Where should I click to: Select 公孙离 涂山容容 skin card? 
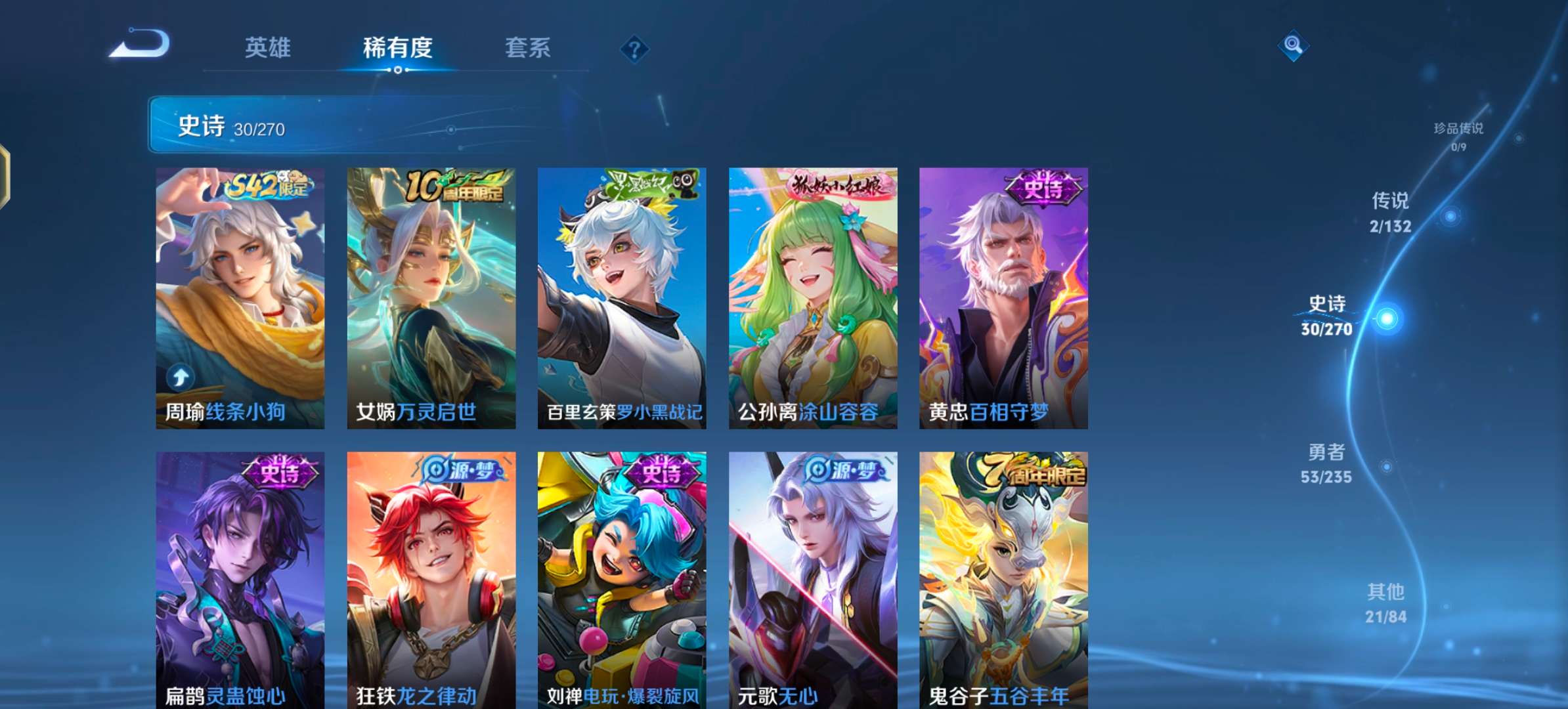(813, 298)
